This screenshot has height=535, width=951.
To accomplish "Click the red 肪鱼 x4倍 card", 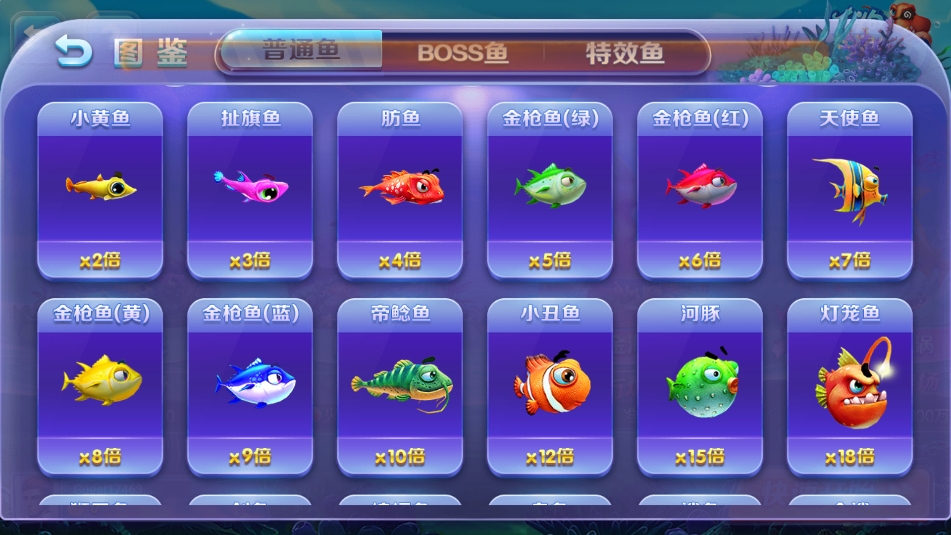I will [400, 190].
